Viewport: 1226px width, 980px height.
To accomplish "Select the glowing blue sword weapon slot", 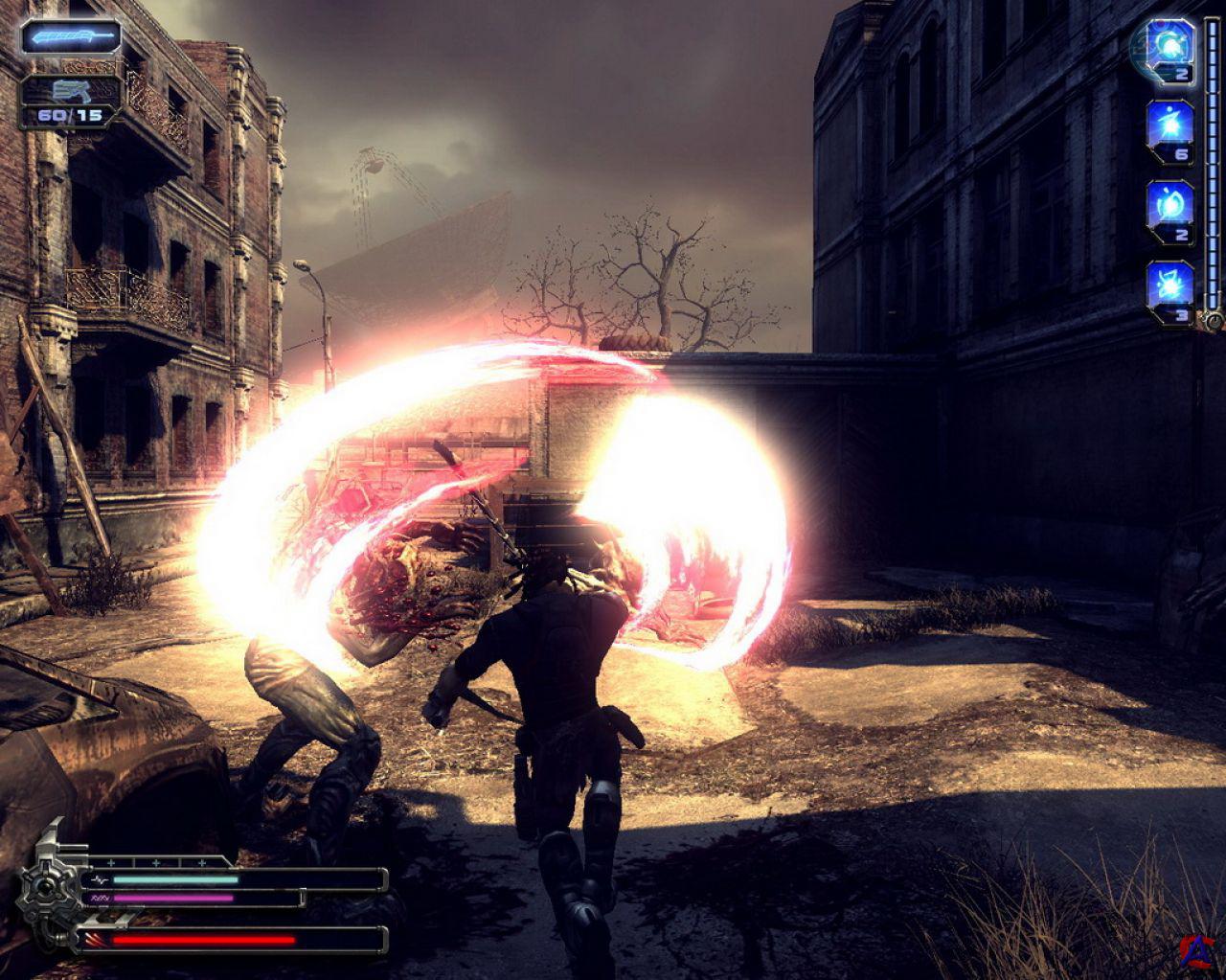I will [x=72, y=37].
